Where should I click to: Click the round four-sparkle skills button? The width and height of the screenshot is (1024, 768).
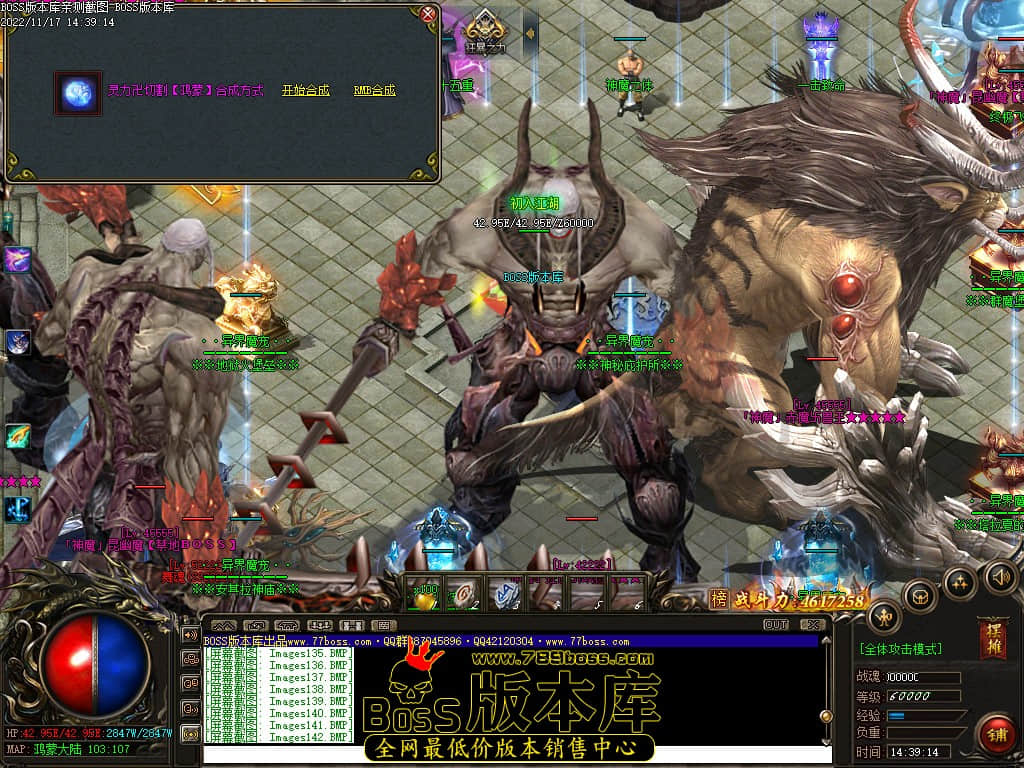[960, 581]
